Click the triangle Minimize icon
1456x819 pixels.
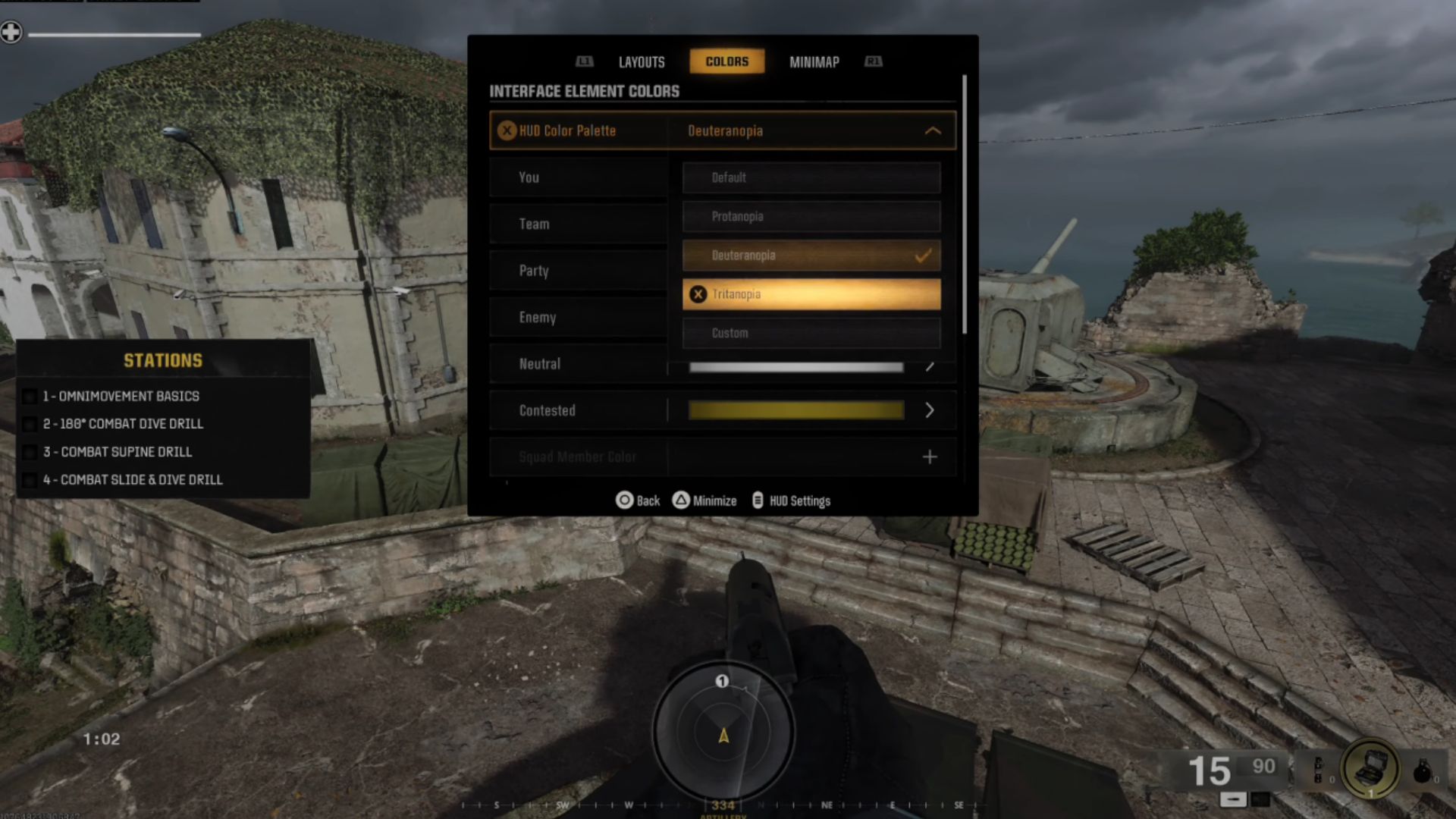pyautogui.click(x=680, y=500)
